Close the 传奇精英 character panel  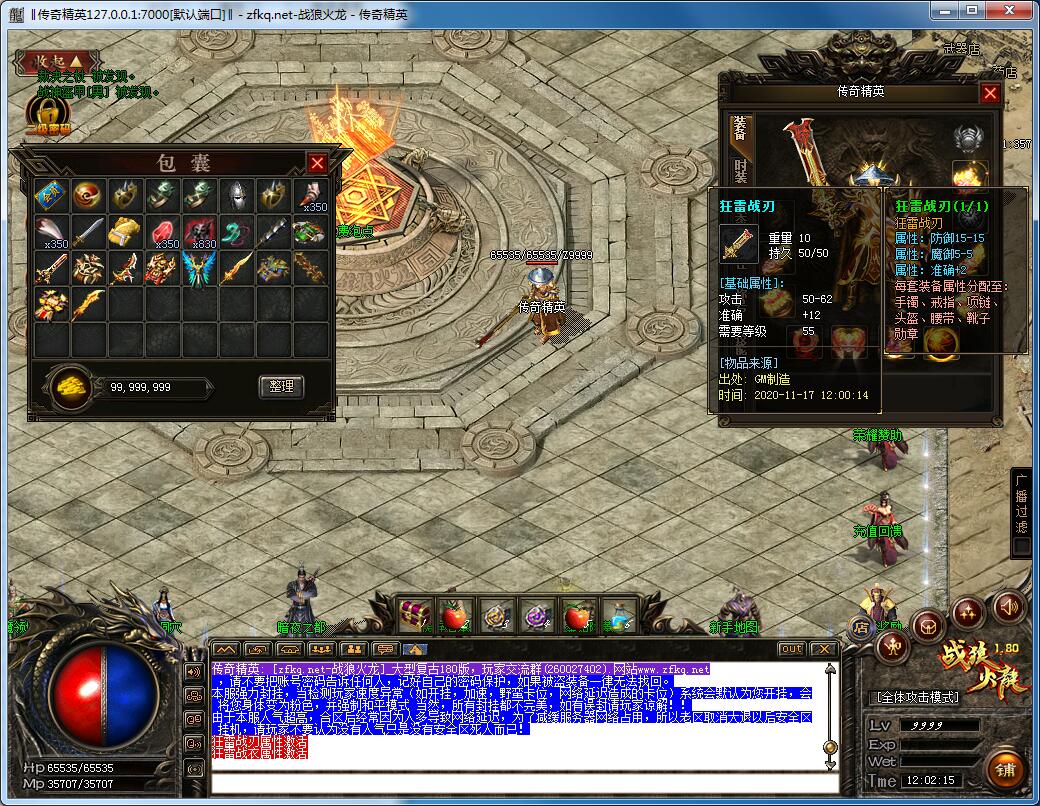click(990, 93)
